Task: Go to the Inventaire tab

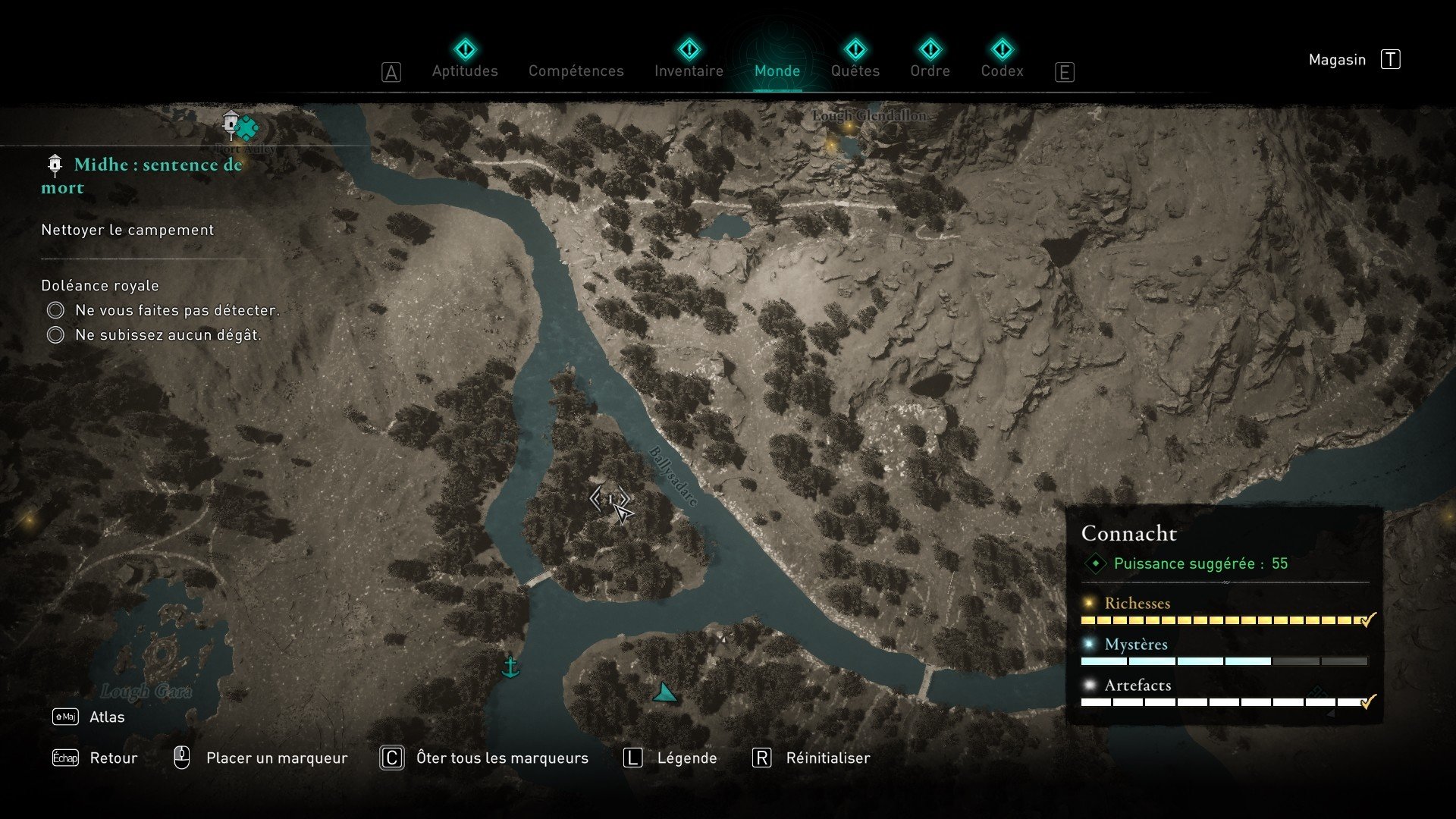Action: [x=689, y=71]
